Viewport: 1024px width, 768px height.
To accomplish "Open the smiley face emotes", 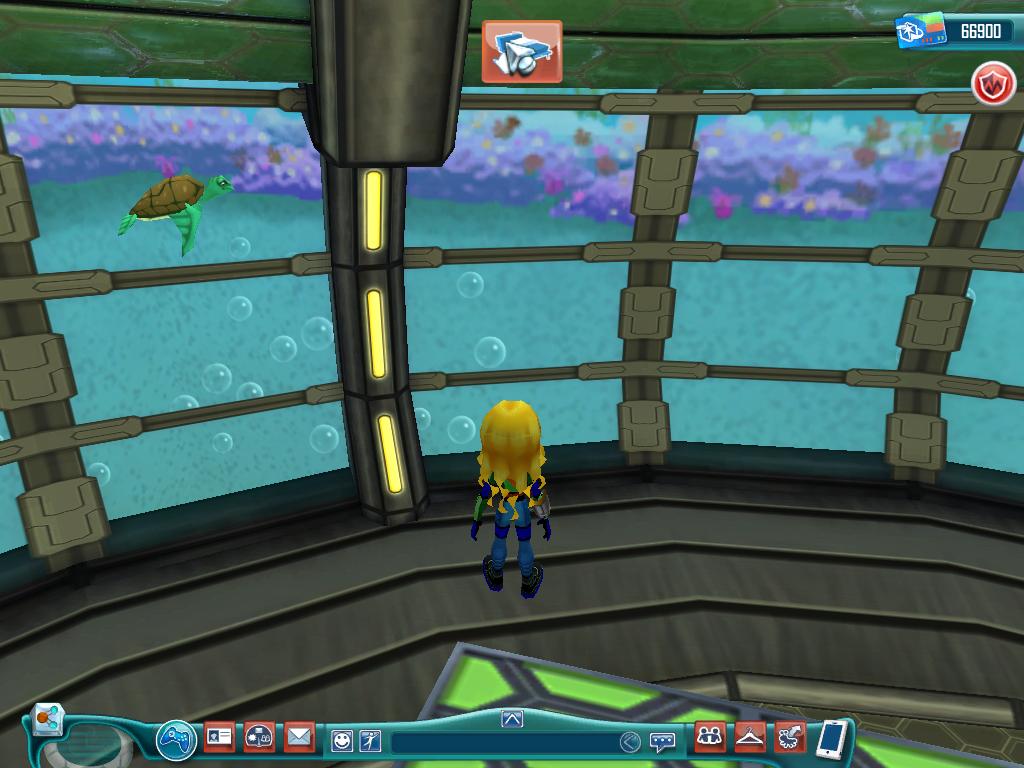I will [x=342, y=741].
